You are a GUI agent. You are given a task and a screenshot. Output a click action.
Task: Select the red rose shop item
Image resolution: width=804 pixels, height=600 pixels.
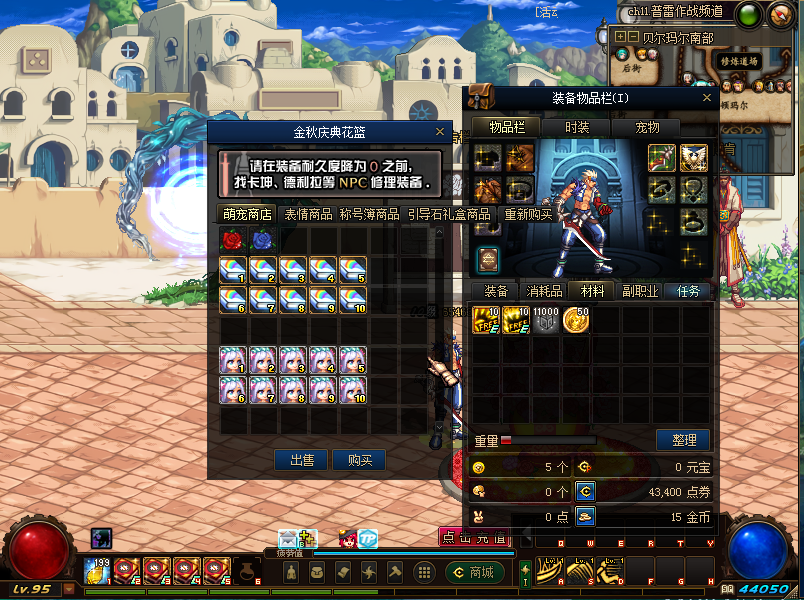(233, 240)
